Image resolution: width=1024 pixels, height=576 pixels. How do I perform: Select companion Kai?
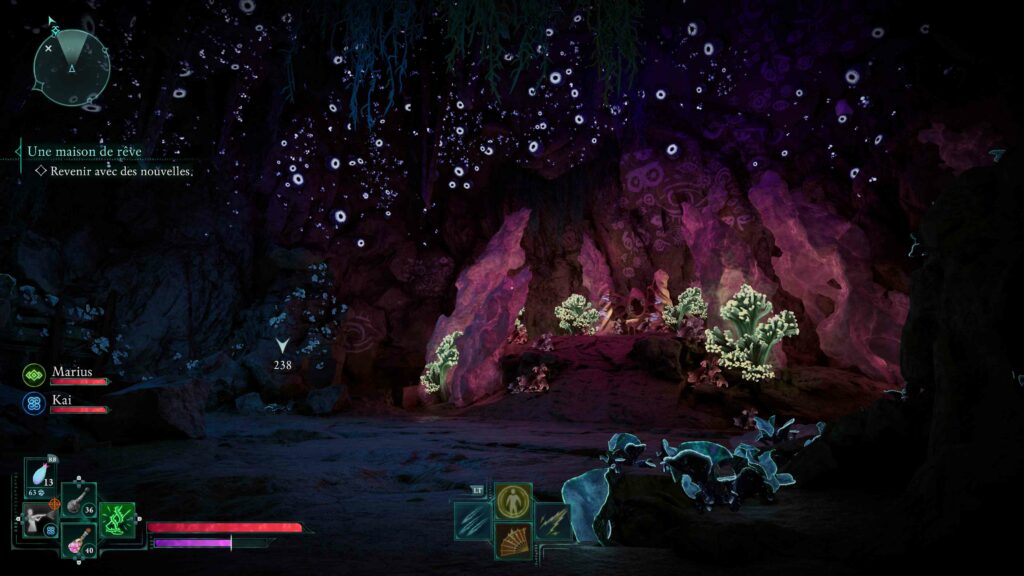(64, 398)
